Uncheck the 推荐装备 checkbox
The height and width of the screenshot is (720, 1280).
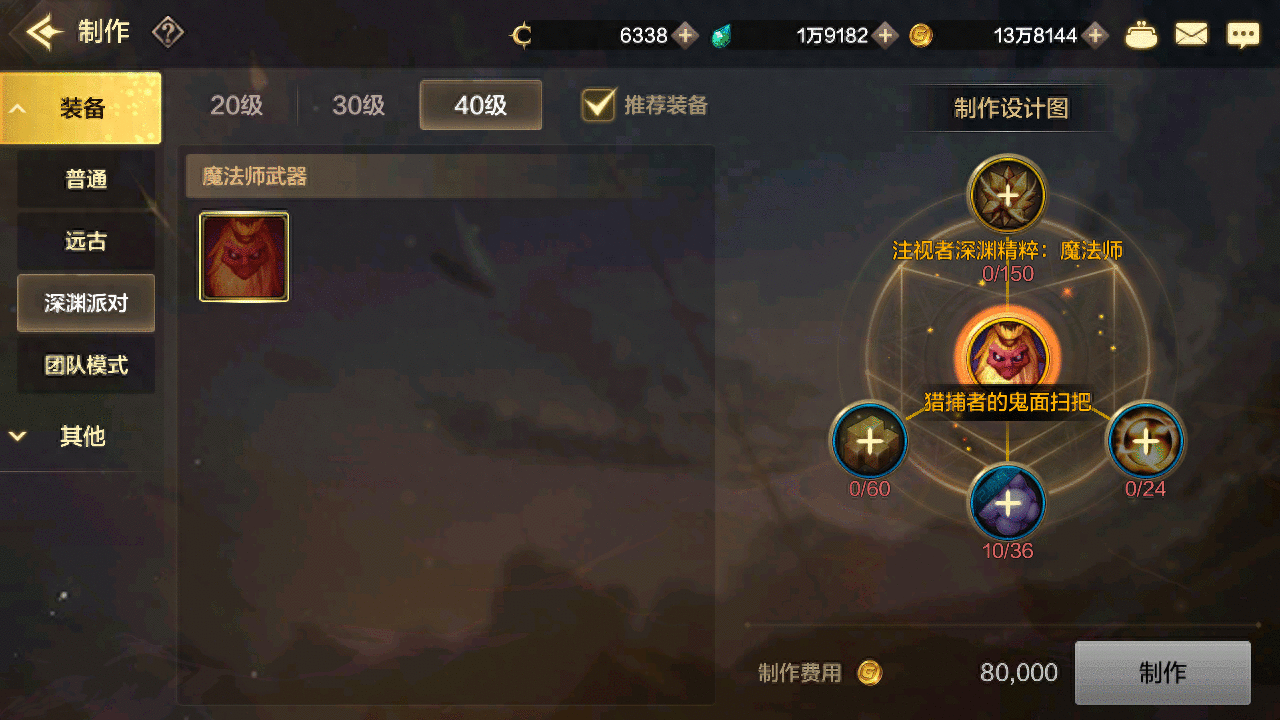pos(599,105)
